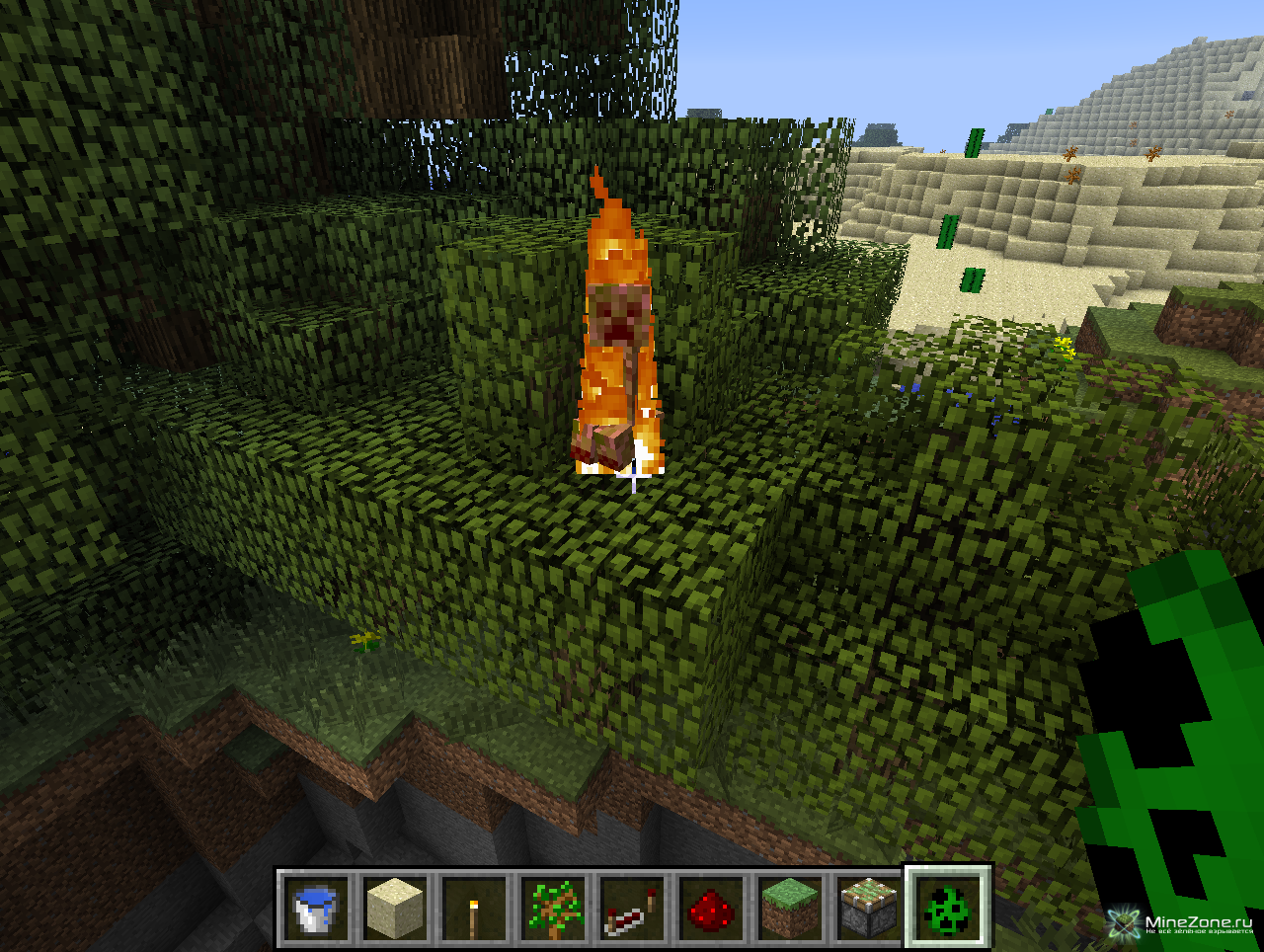Select the creeper spawn egg slot
The image size is (1264, 952).
click(x=947, y=909)
